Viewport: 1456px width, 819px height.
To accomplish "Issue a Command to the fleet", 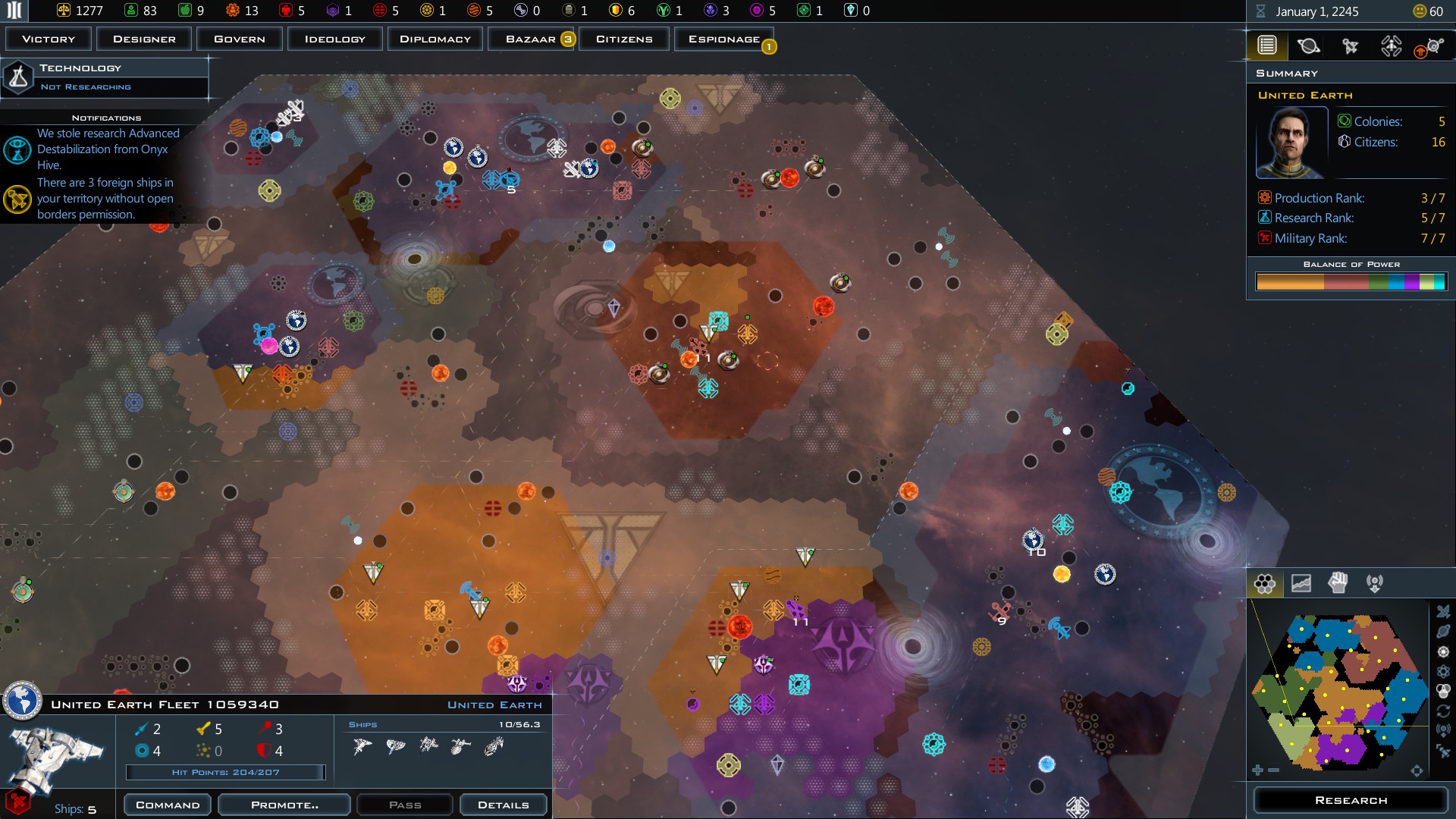I will [x=168, y=805].
